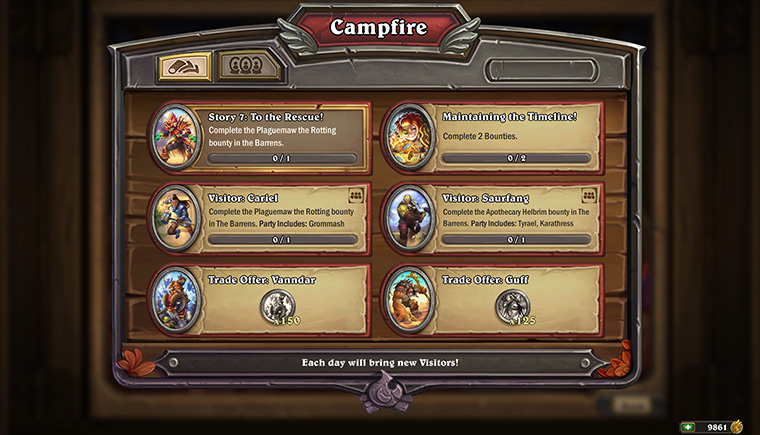Screen dimensions: 760x435
Task: Click the coin icon in Guff's offer
Action: point(511,305)
